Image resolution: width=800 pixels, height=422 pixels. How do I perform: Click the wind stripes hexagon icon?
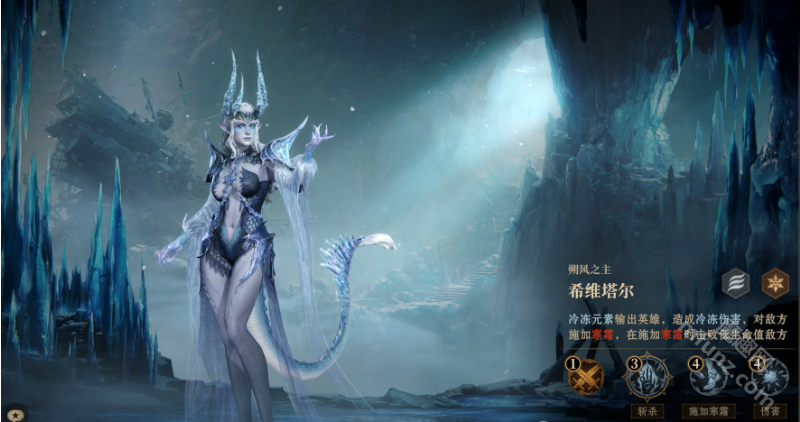tap(735, 283)
